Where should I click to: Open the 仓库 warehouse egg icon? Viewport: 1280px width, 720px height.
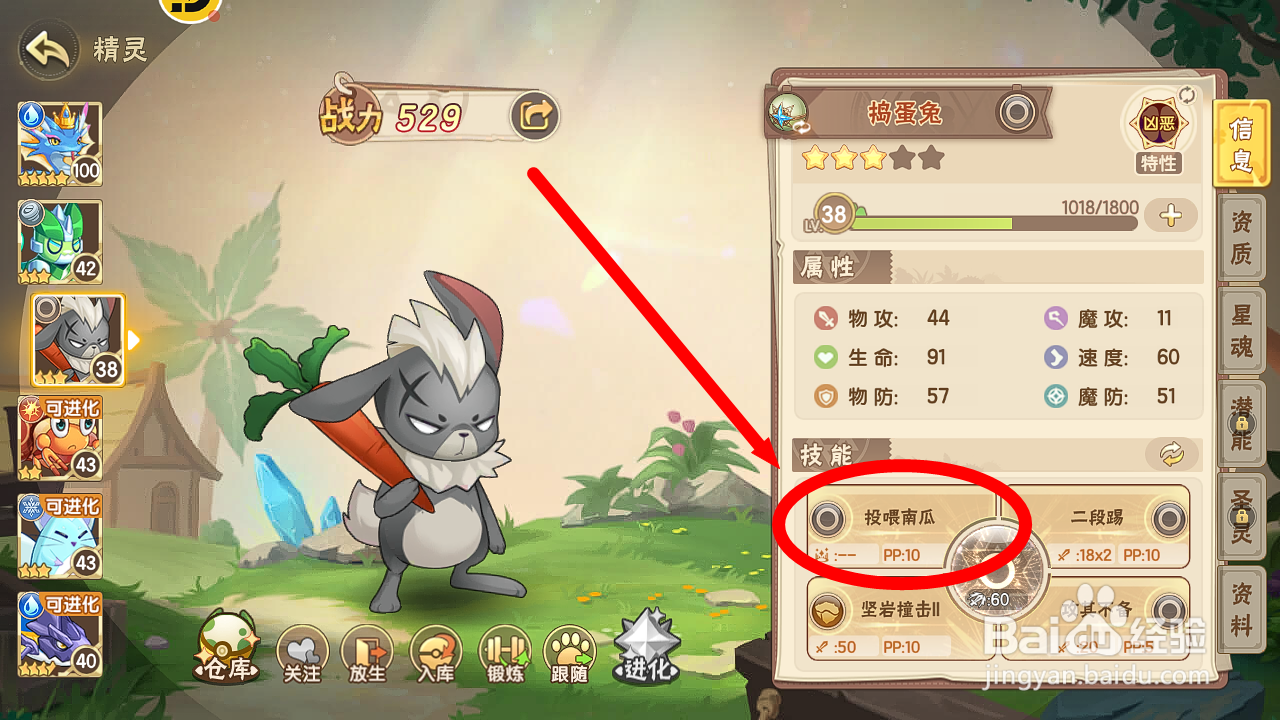pyautogui.click(x=225, y=652)
